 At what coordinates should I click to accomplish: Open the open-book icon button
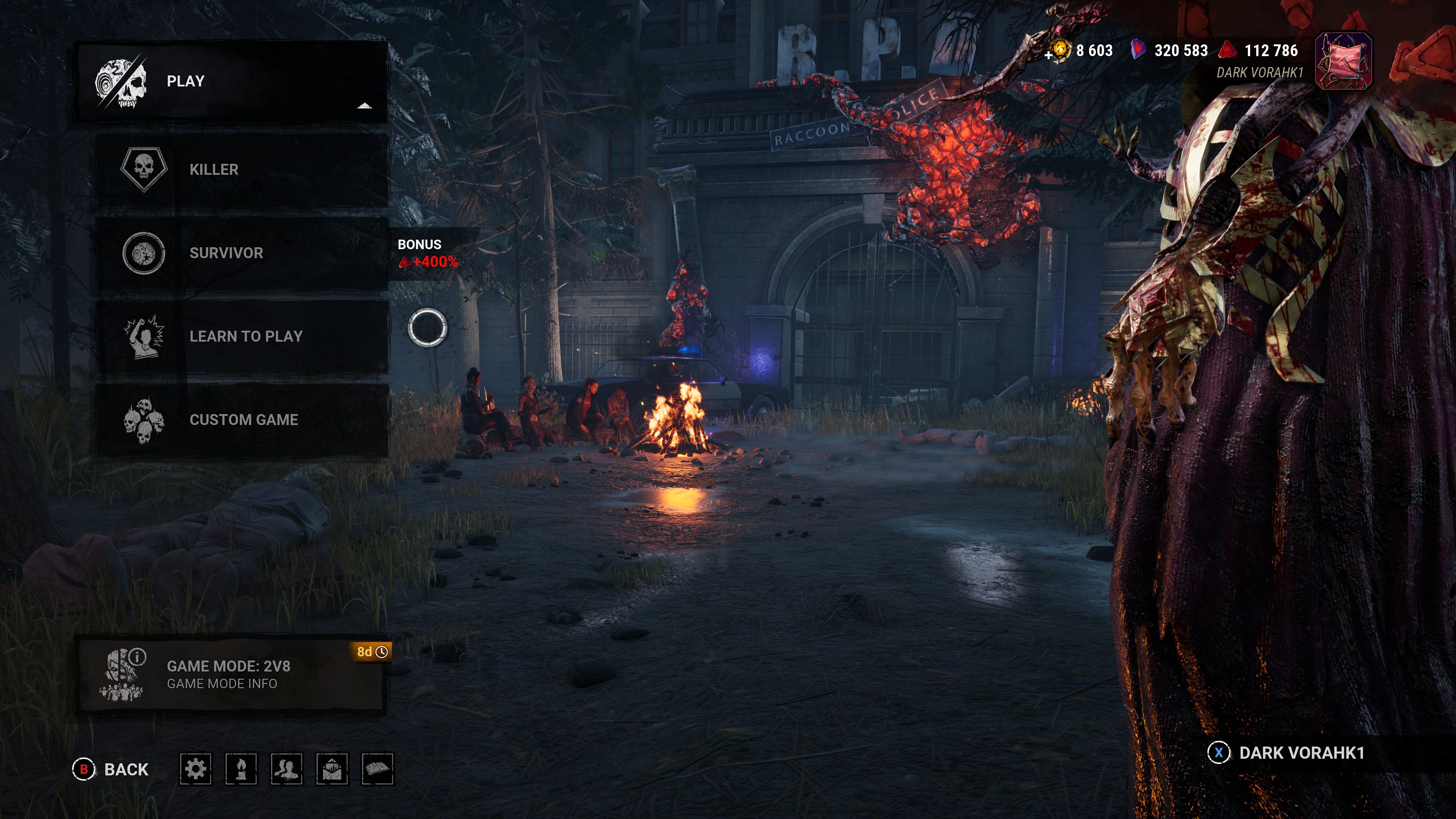coord(377,769)
